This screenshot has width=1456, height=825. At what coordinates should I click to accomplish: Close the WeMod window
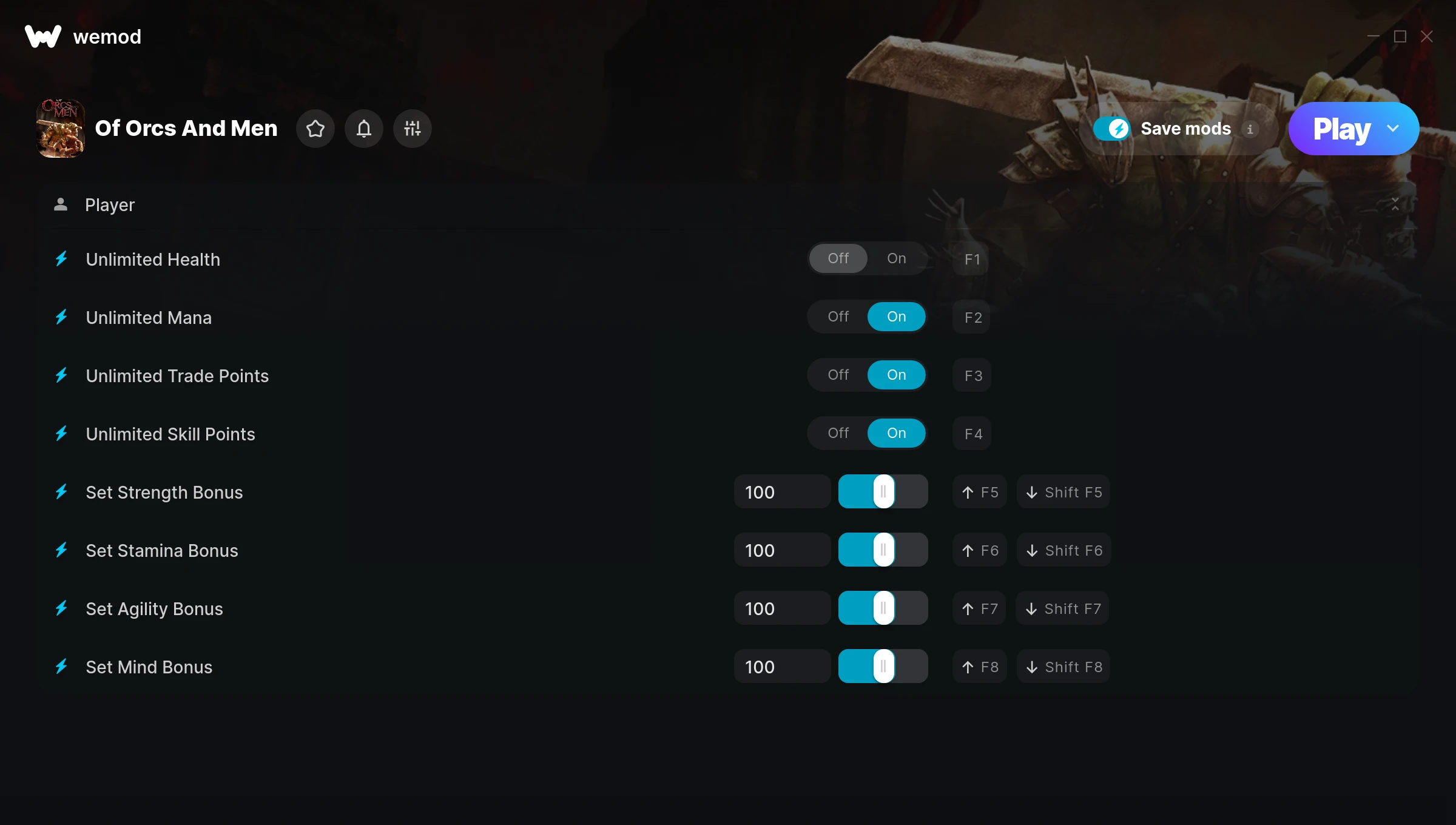point(1427,36)
